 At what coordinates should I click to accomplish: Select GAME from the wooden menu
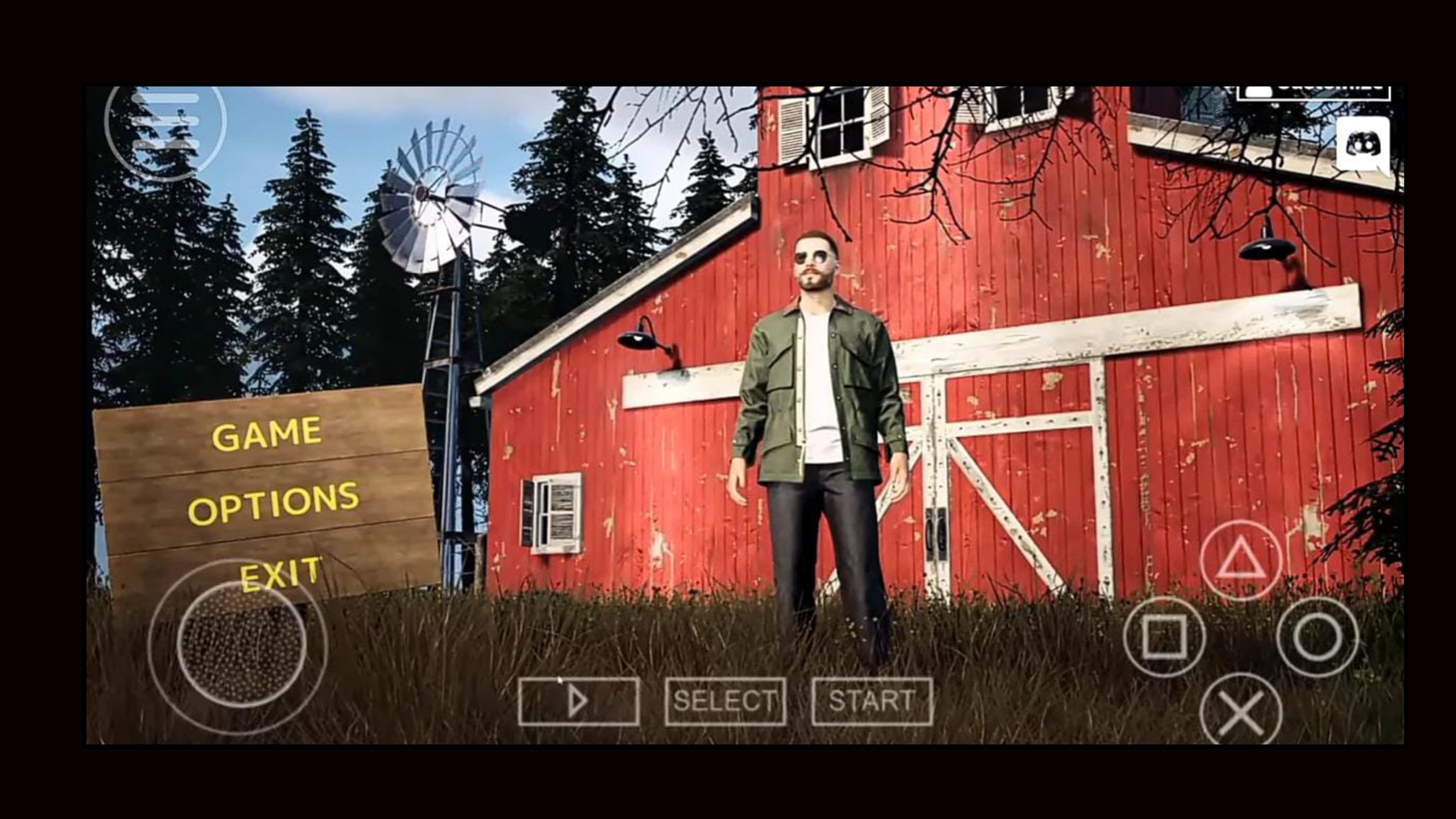pyautogui.click(x=266, y=432)
